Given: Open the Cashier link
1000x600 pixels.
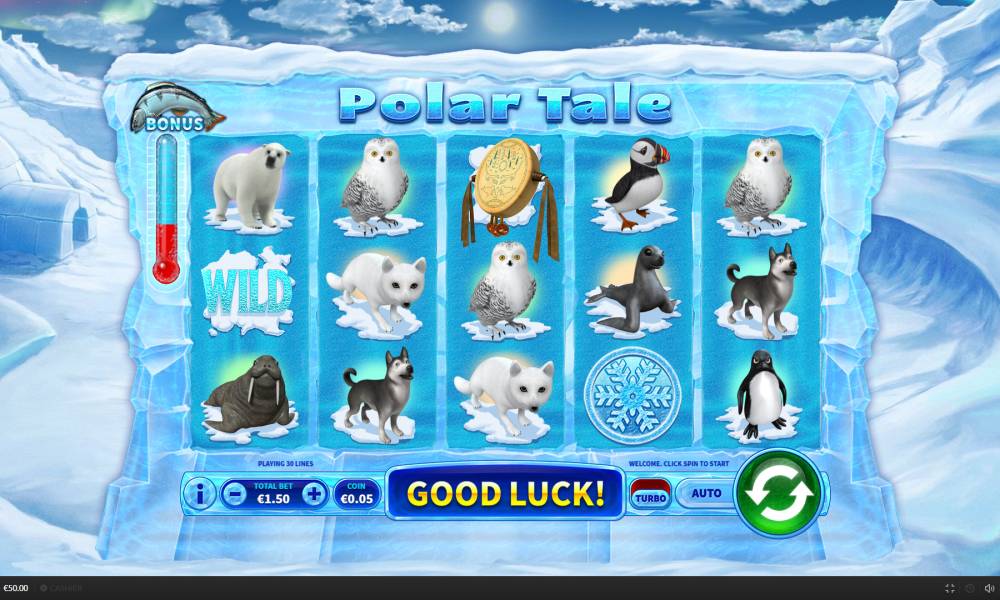Looking at the screenshot, I should pos(62,588).
